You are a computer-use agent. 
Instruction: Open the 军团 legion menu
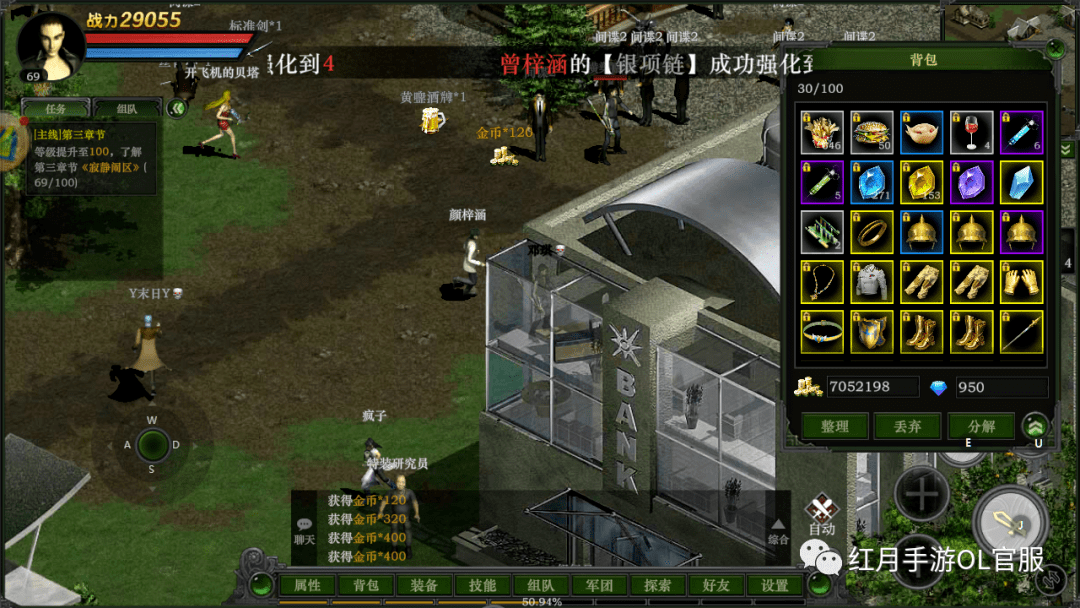click(x=599, y=586)
